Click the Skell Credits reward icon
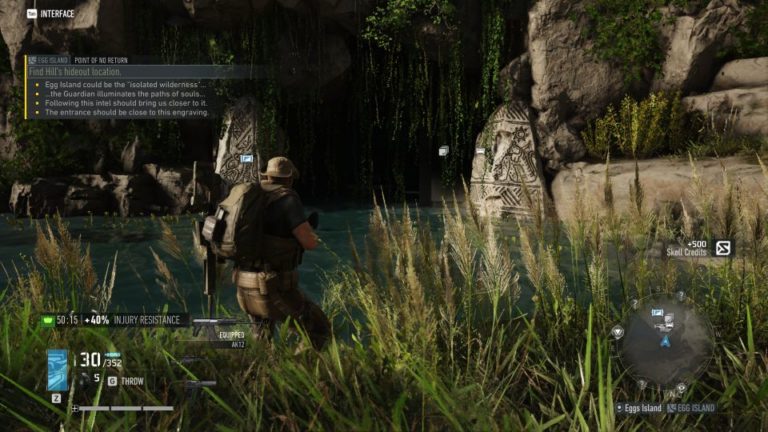The image size is (768, 432). click(x=722, y=248)
